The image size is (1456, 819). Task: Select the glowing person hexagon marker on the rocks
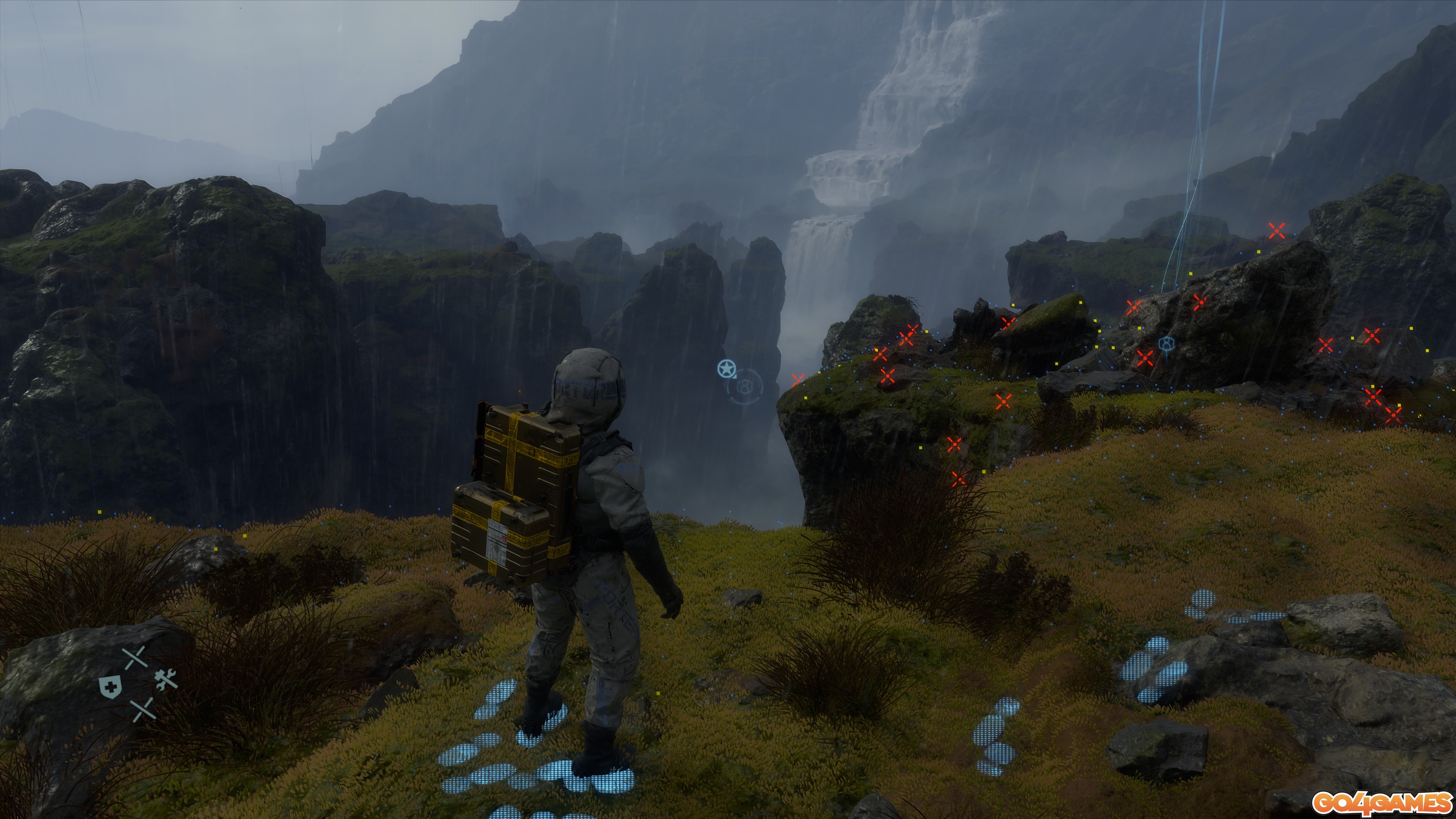coord(1166,344)
